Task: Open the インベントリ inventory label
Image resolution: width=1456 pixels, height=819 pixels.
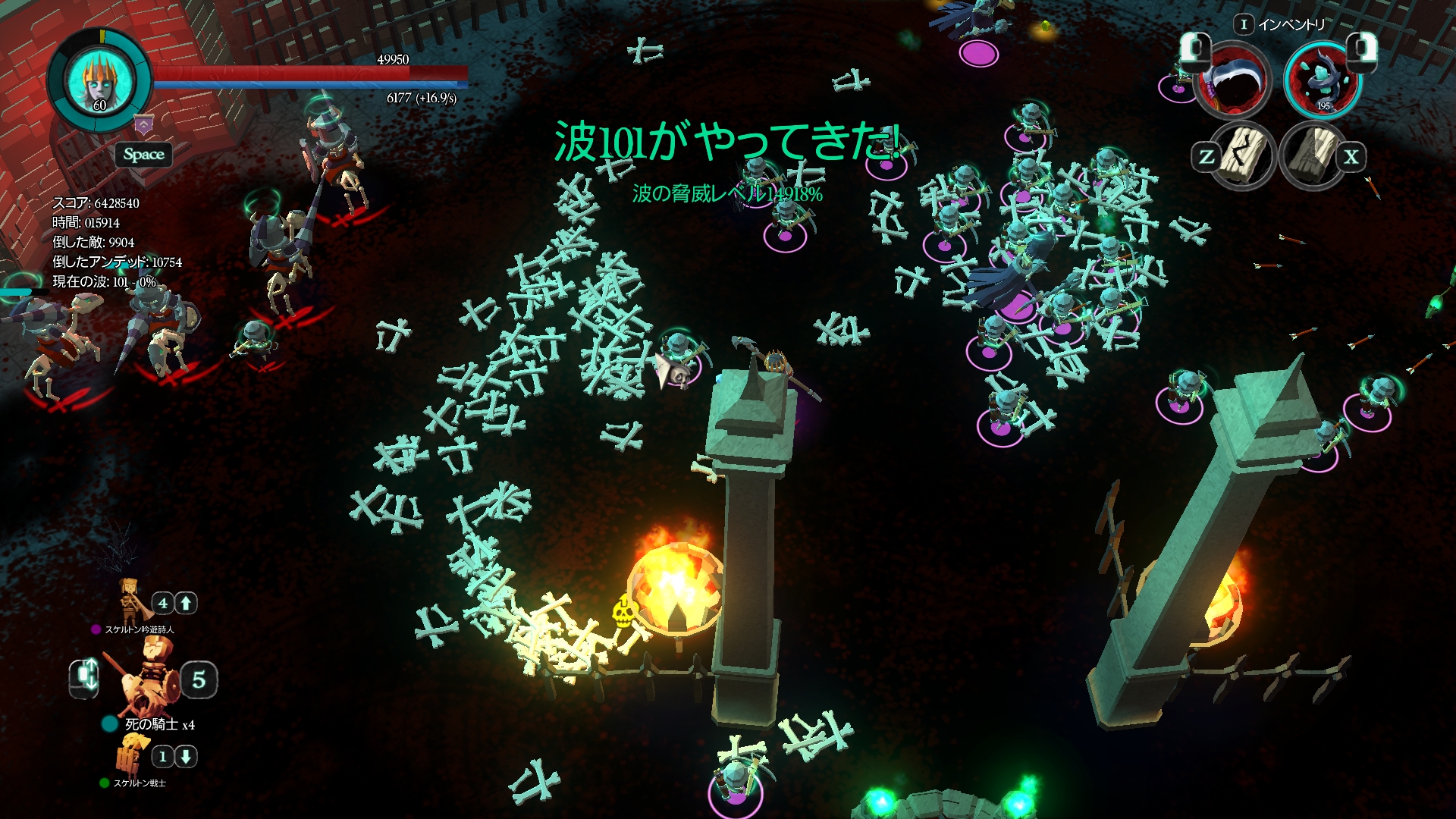Action: click(x=1291, y=24)
